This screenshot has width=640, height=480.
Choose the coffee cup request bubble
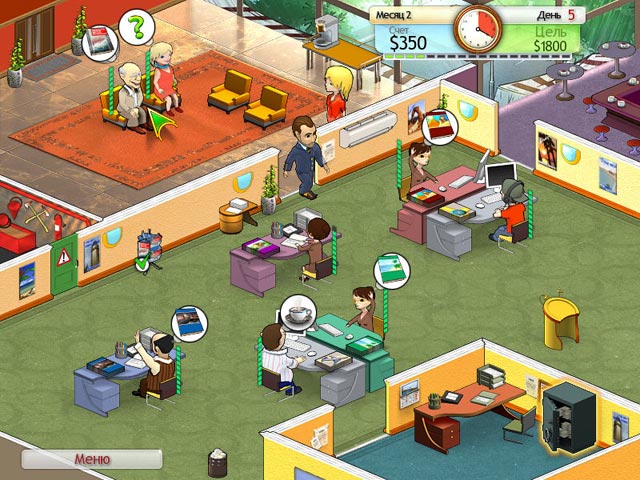click(297, 312)
